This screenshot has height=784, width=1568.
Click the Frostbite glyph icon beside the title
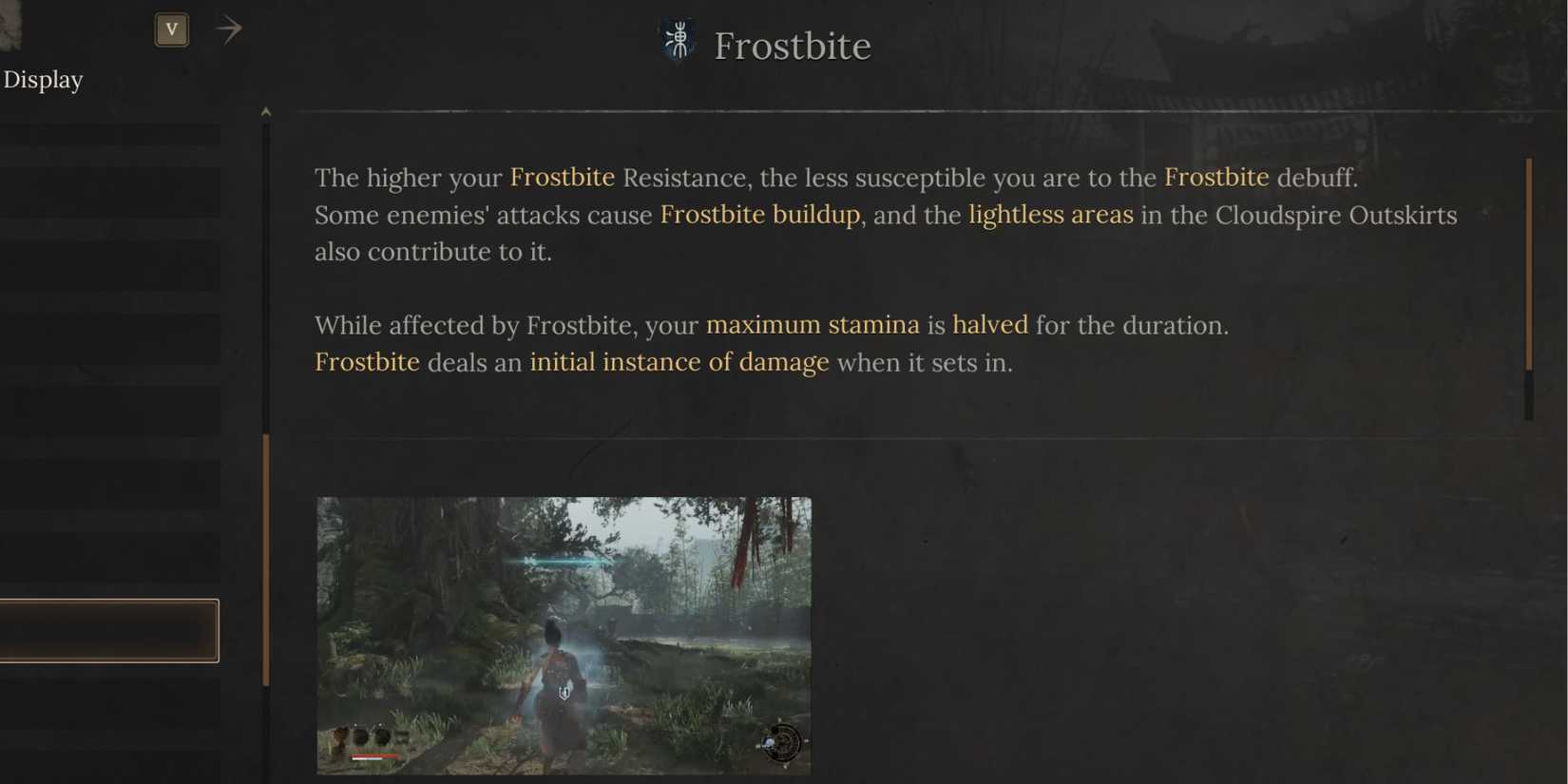point(677,42)
